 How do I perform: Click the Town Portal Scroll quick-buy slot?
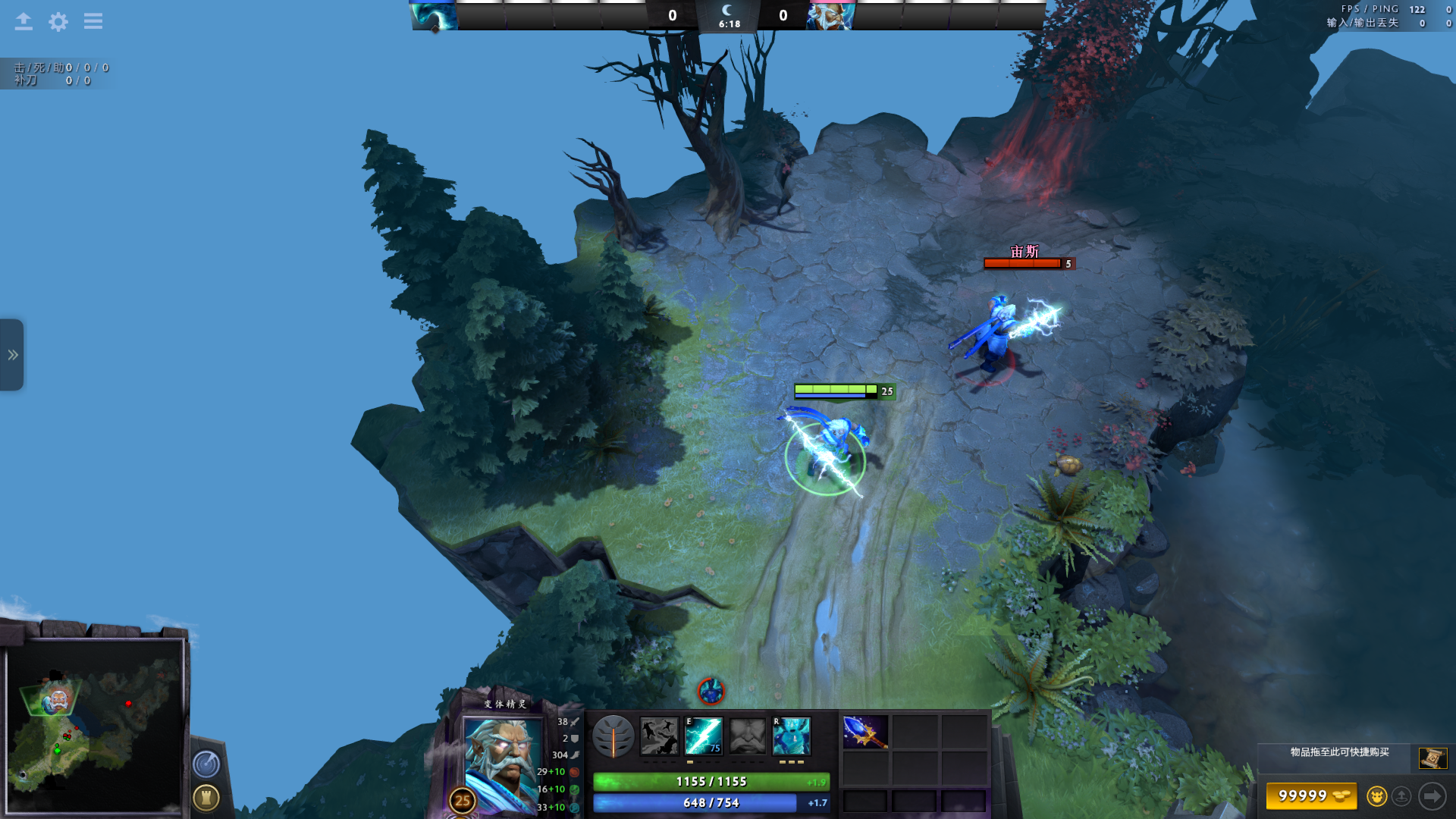(1432, 758)
